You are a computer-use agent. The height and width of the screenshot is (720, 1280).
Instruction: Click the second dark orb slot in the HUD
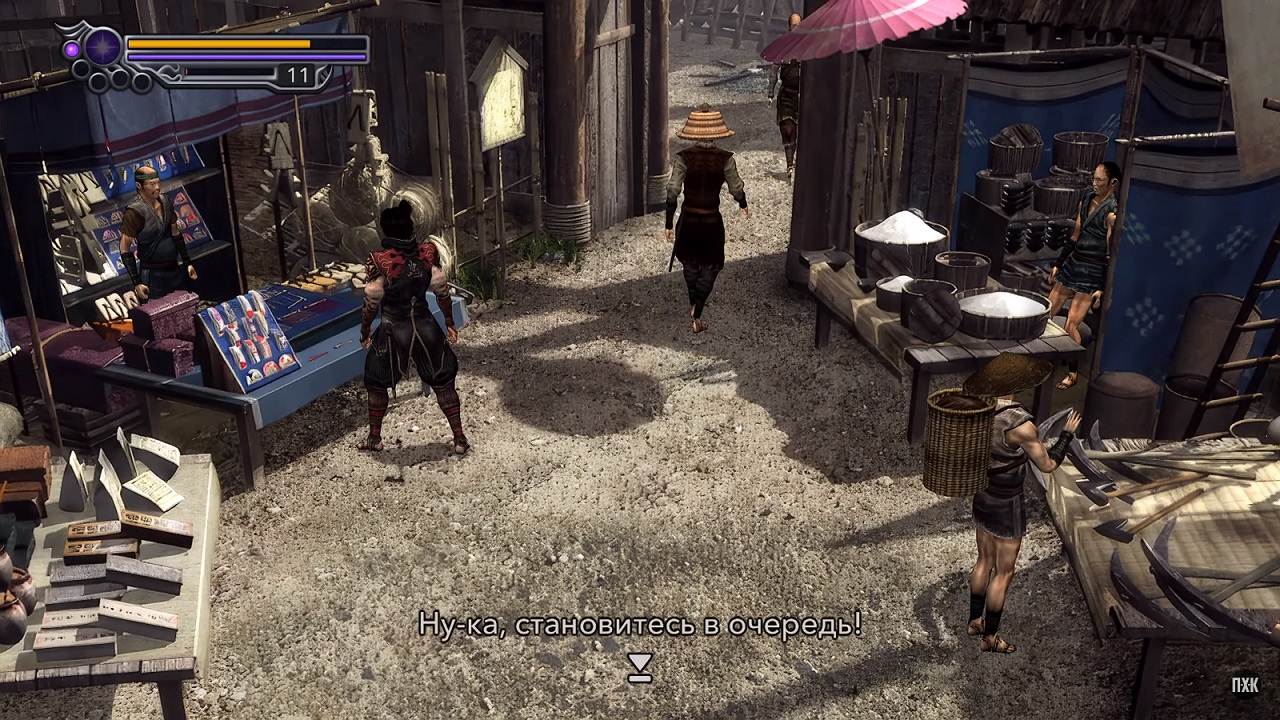pyautogui.click(x=97, y=81)
